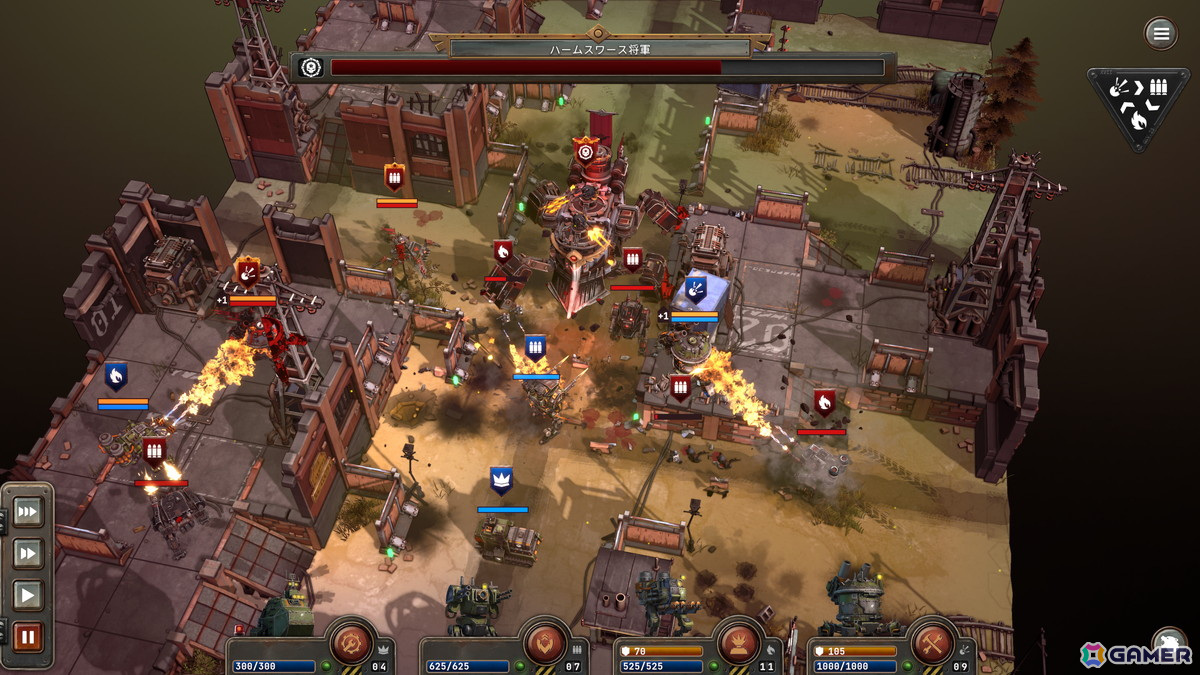This screenshot has width=1200, height=675.
Task: Select the blue crown commander unit marker
Action: (501, 481)
